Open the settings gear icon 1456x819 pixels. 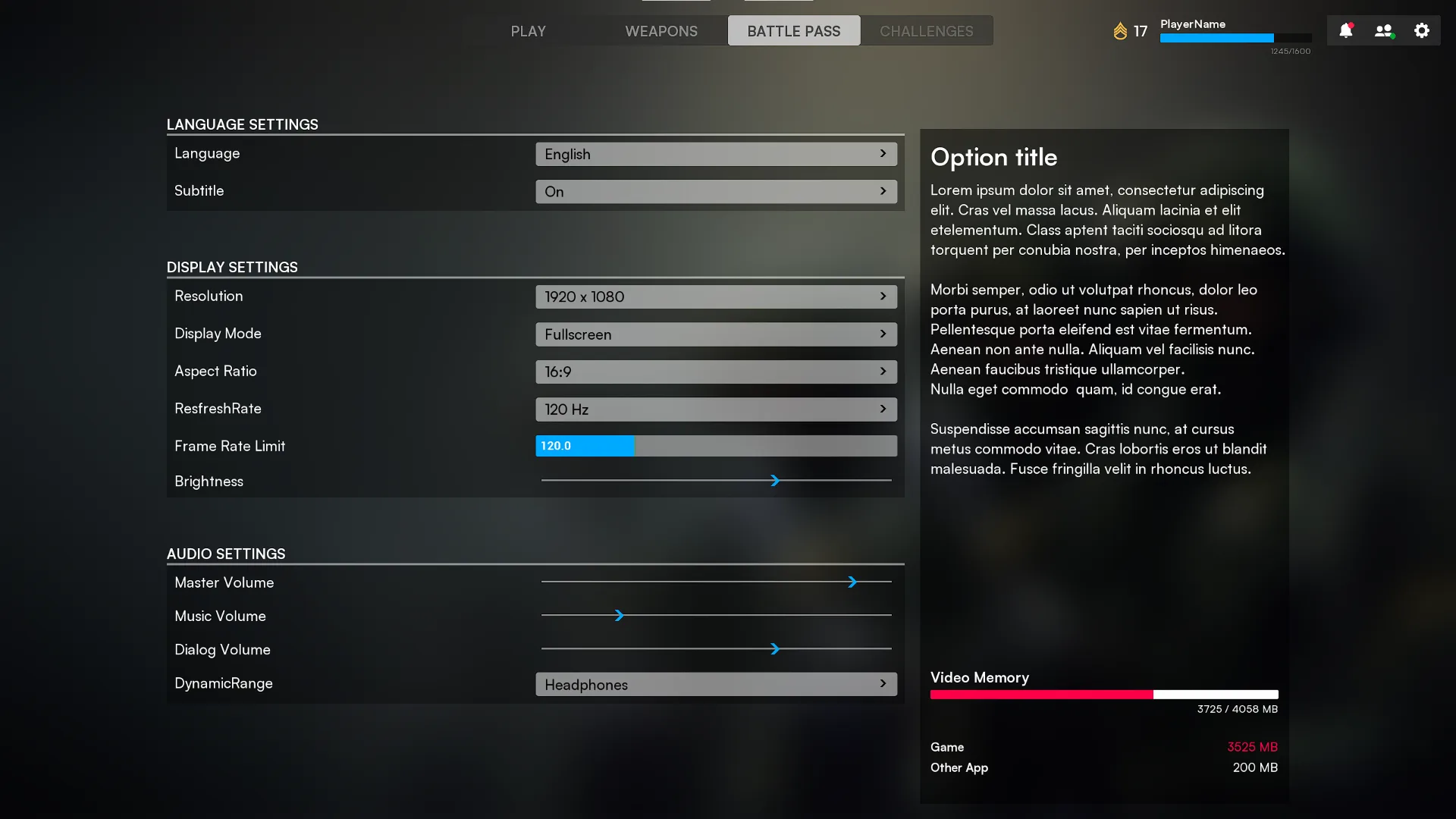coord(1422,30)
